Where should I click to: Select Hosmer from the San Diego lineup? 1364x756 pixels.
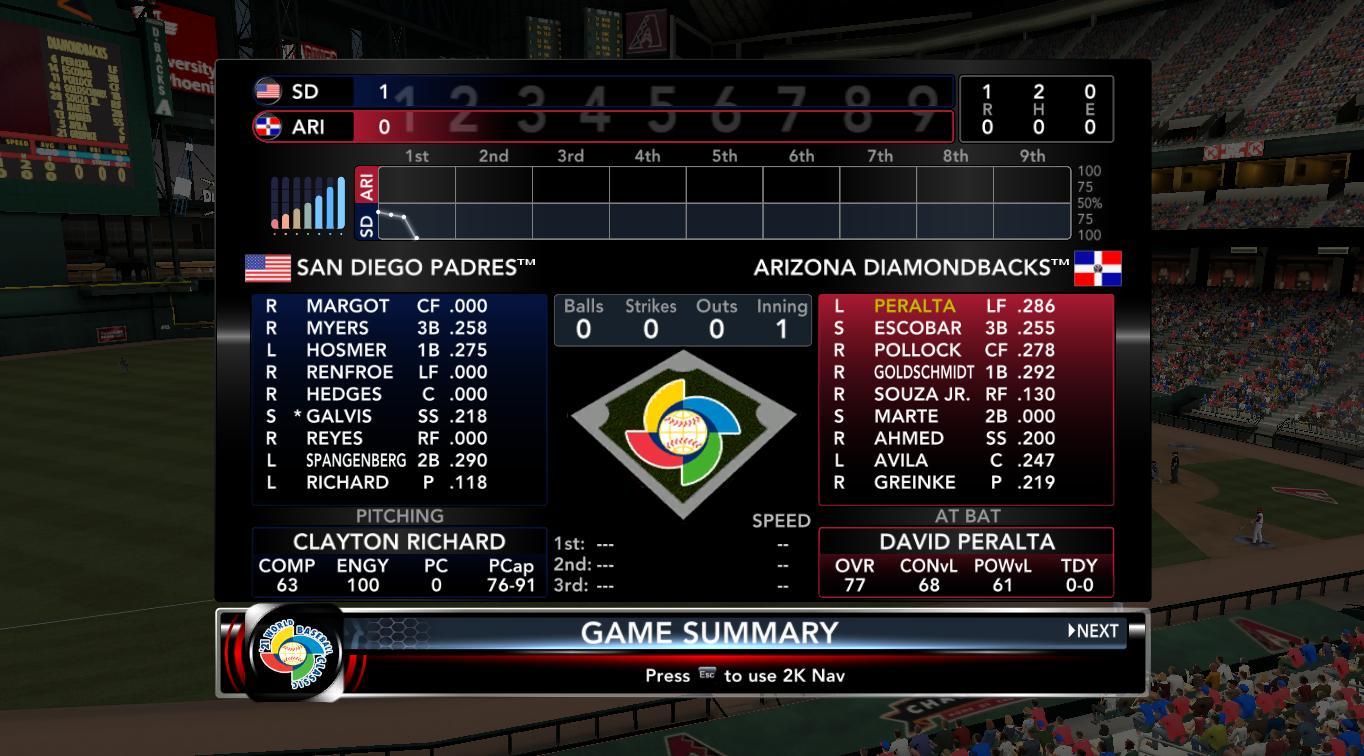tap(346, 350)
